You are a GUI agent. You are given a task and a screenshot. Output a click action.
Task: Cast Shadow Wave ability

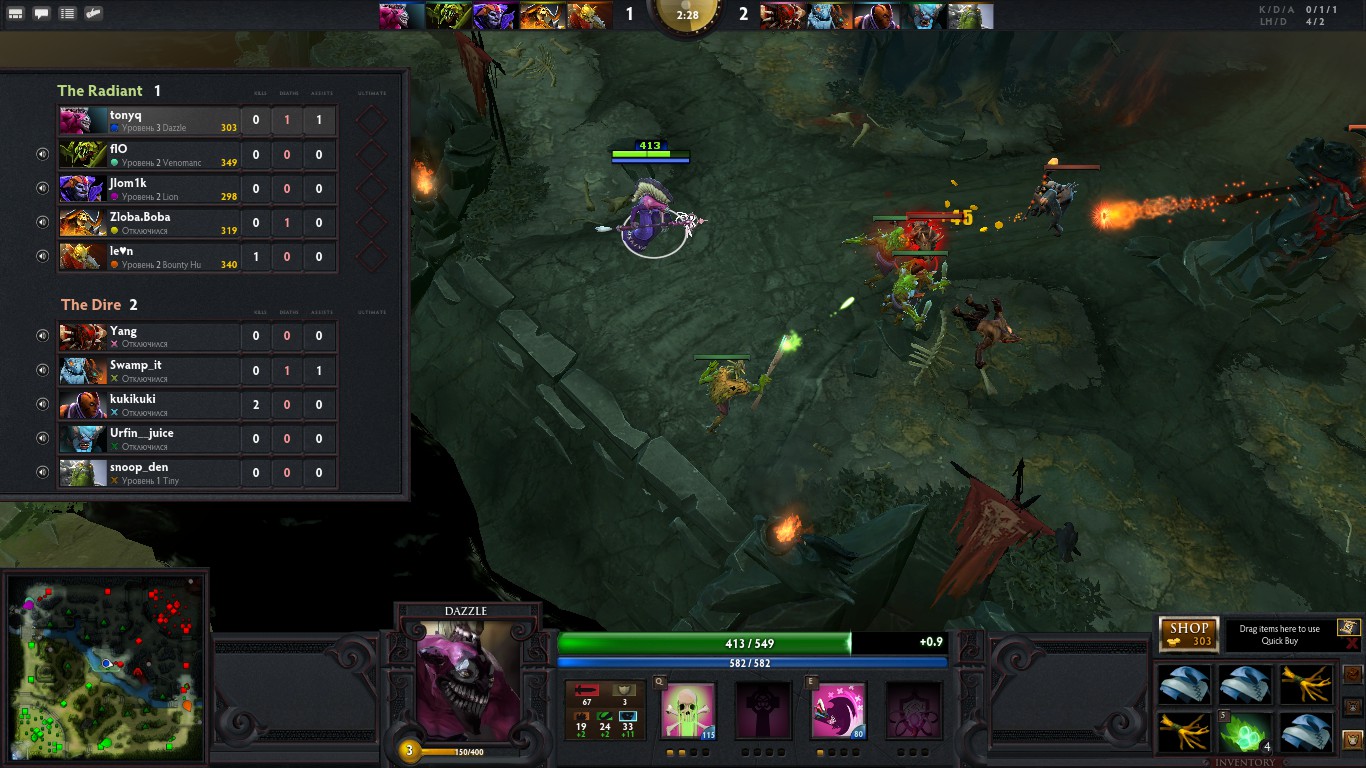coord(838,711)
